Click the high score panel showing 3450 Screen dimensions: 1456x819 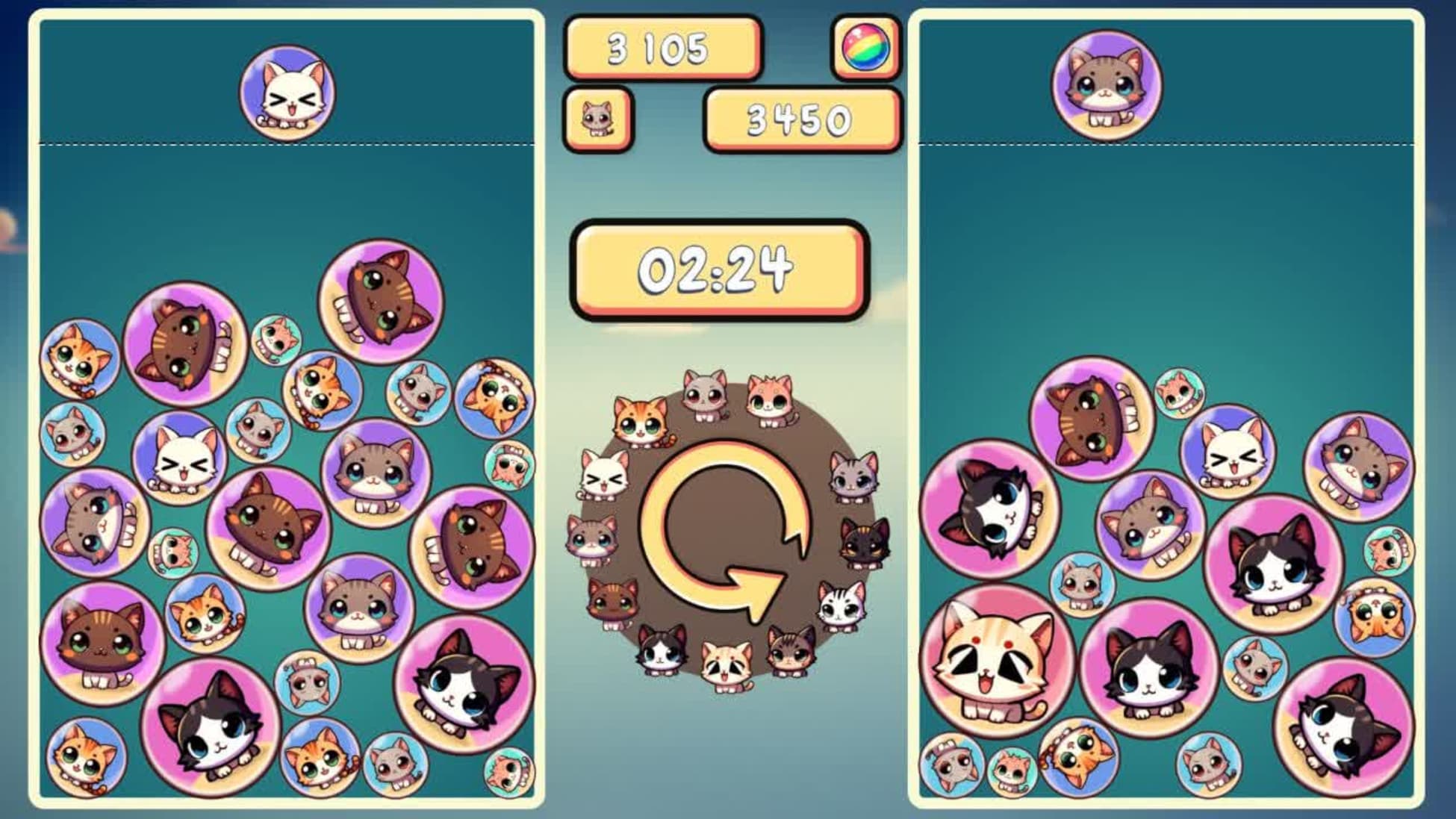click(x=799, y=118)
